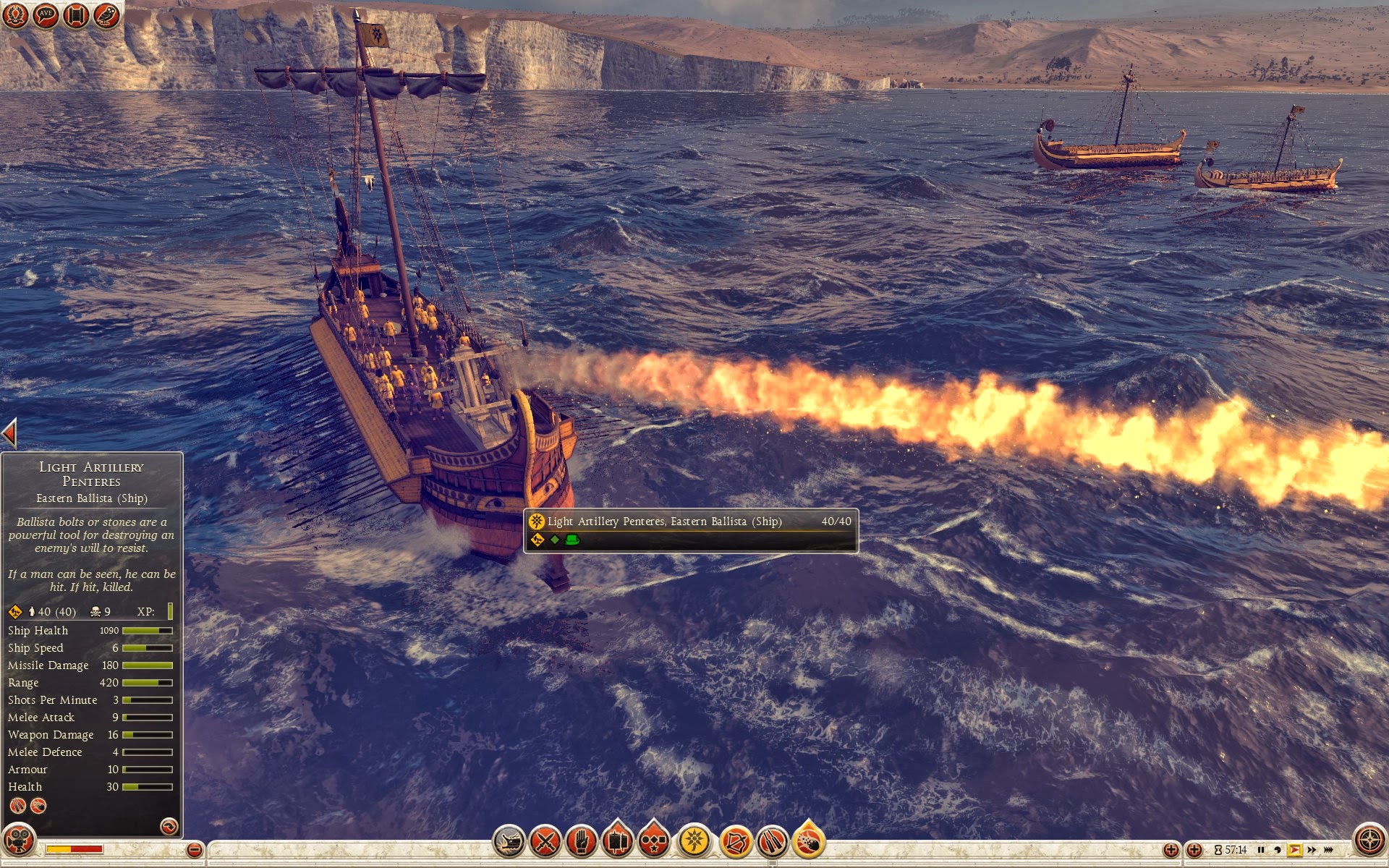Screen dimensions: 1389x868
Task: Pause the battle
Action: coord(1261,850)
